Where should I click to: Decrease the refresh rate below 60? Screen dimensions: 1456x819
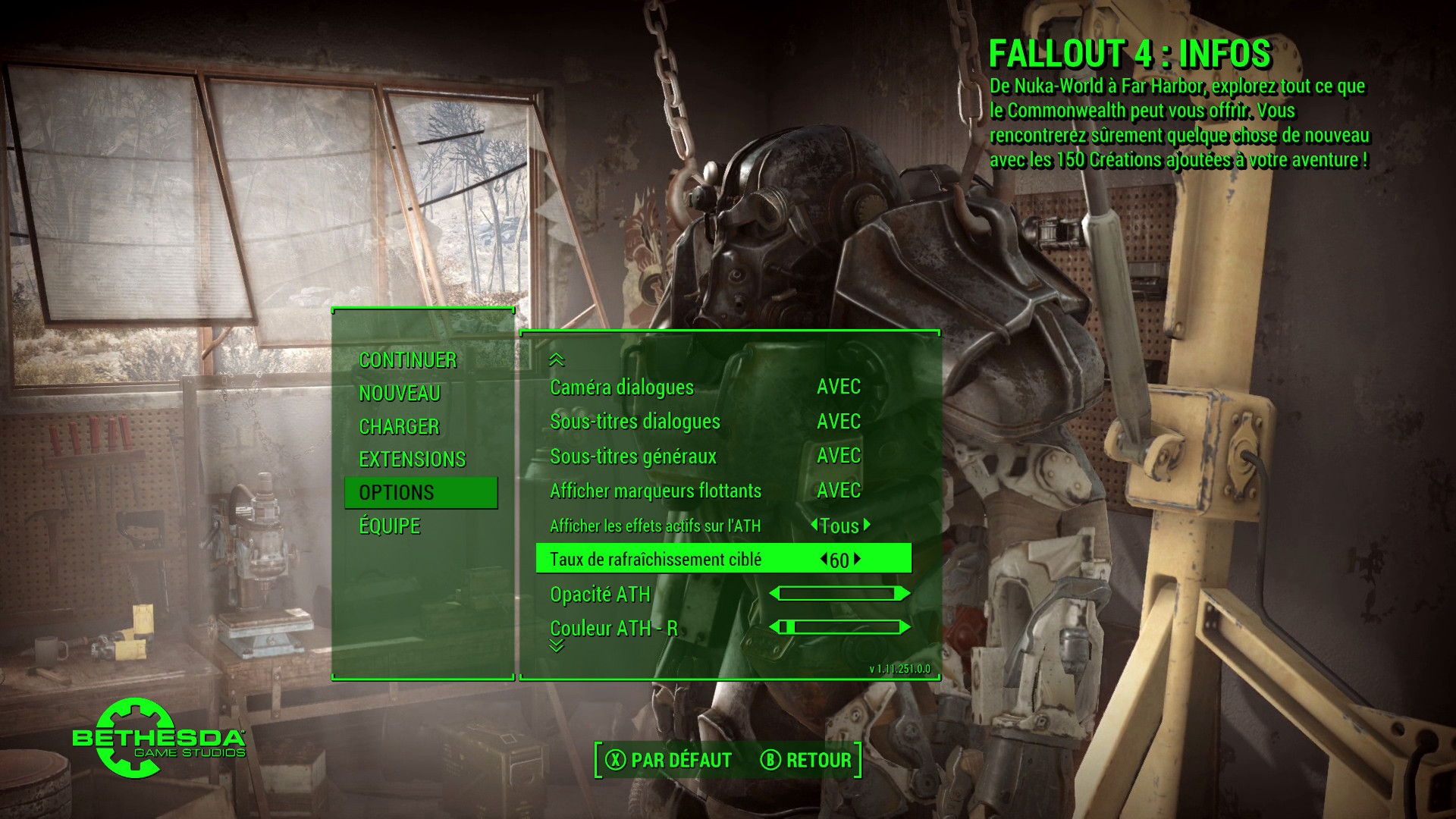[824, 560]
